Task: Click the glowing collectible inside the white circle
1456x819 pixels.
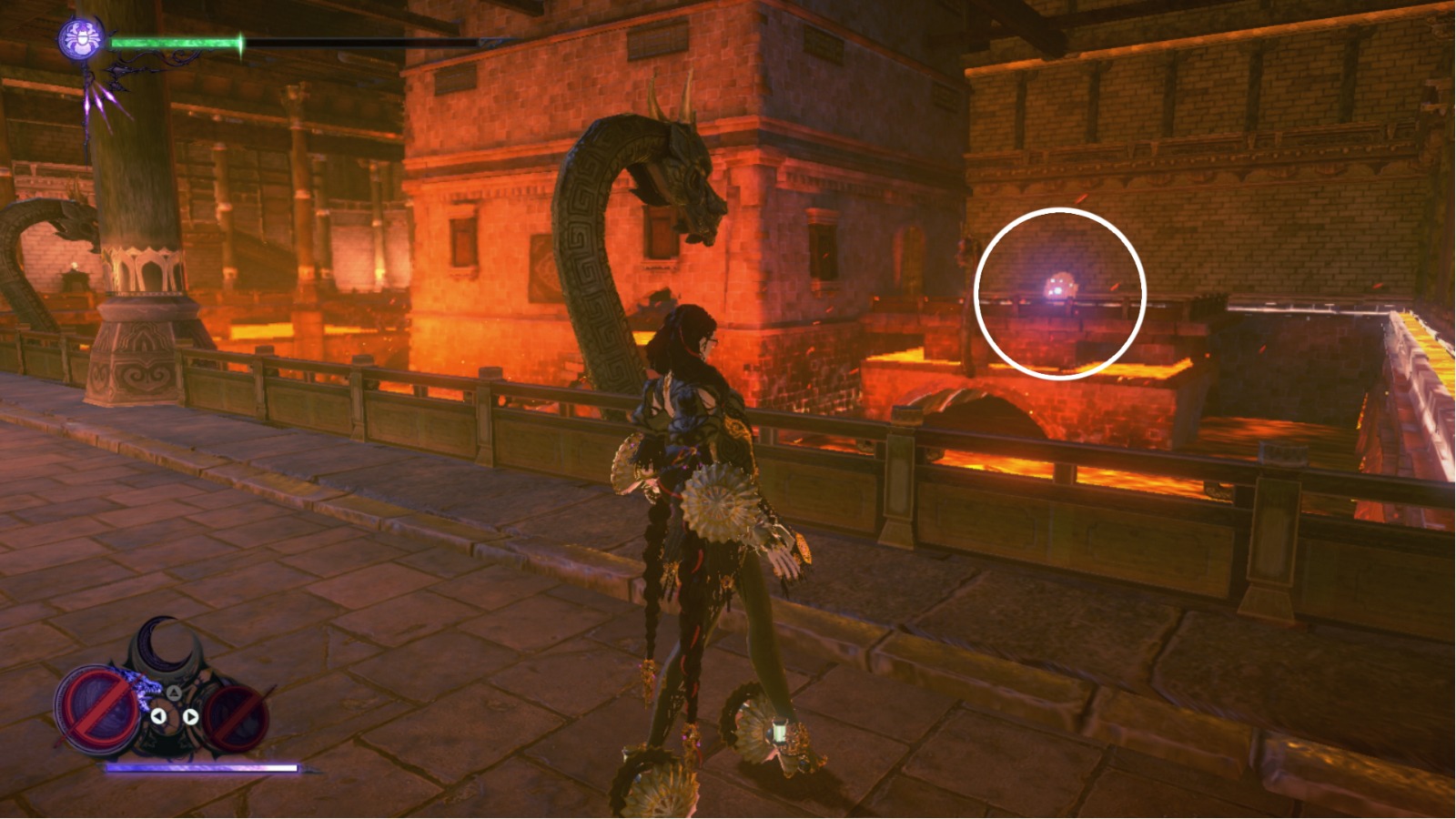Action: (x=1058, y=285)
